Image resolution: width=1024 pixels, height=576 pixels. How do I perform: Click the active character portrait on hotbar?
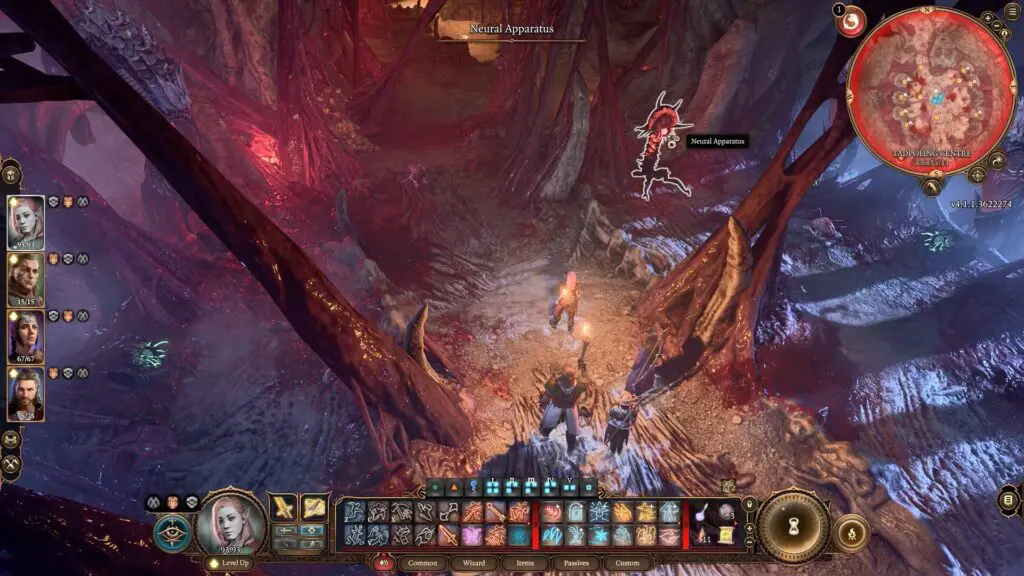pos(230,523)
